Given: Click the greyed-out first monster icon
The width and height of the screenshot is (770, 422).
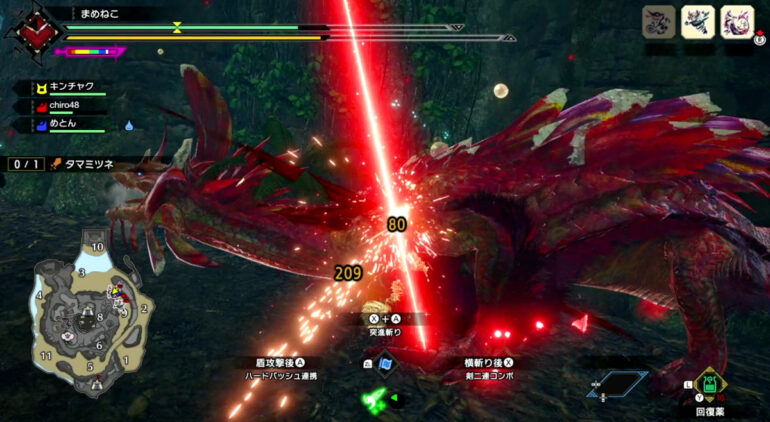Looking at the screenshot, I should coord(660,22).
